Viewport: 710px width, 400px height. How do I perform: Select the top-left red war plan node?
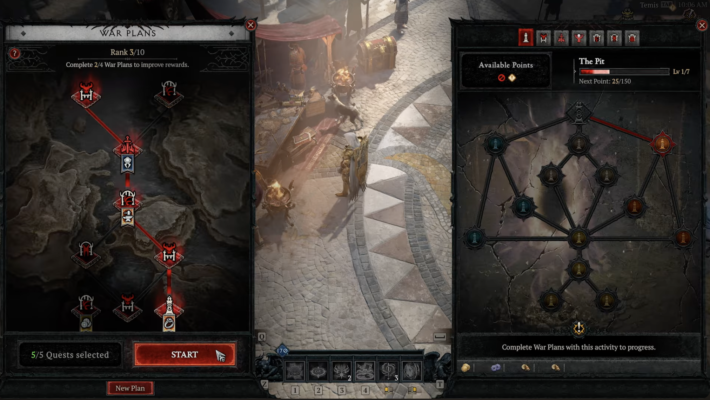[x=87, y=95]
